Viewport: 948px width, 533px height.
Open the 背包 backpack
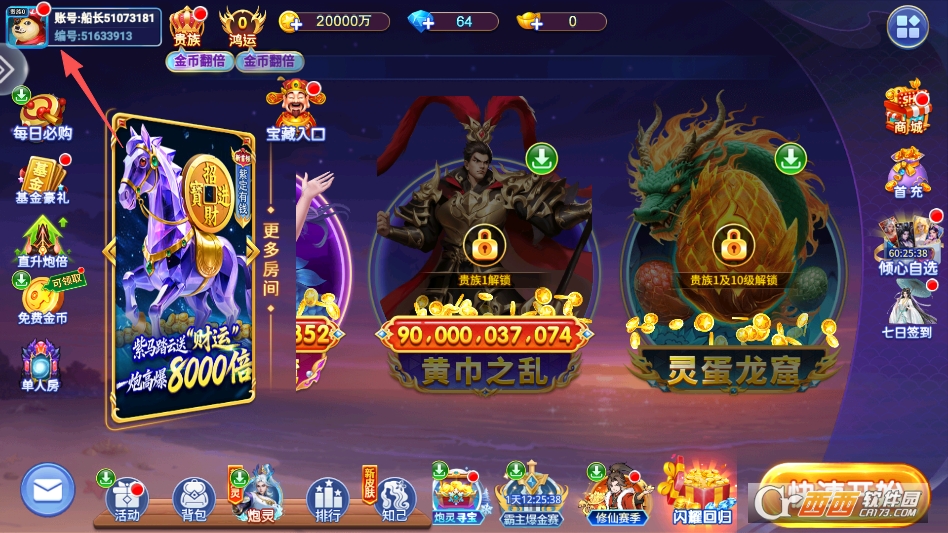point(193,499)
